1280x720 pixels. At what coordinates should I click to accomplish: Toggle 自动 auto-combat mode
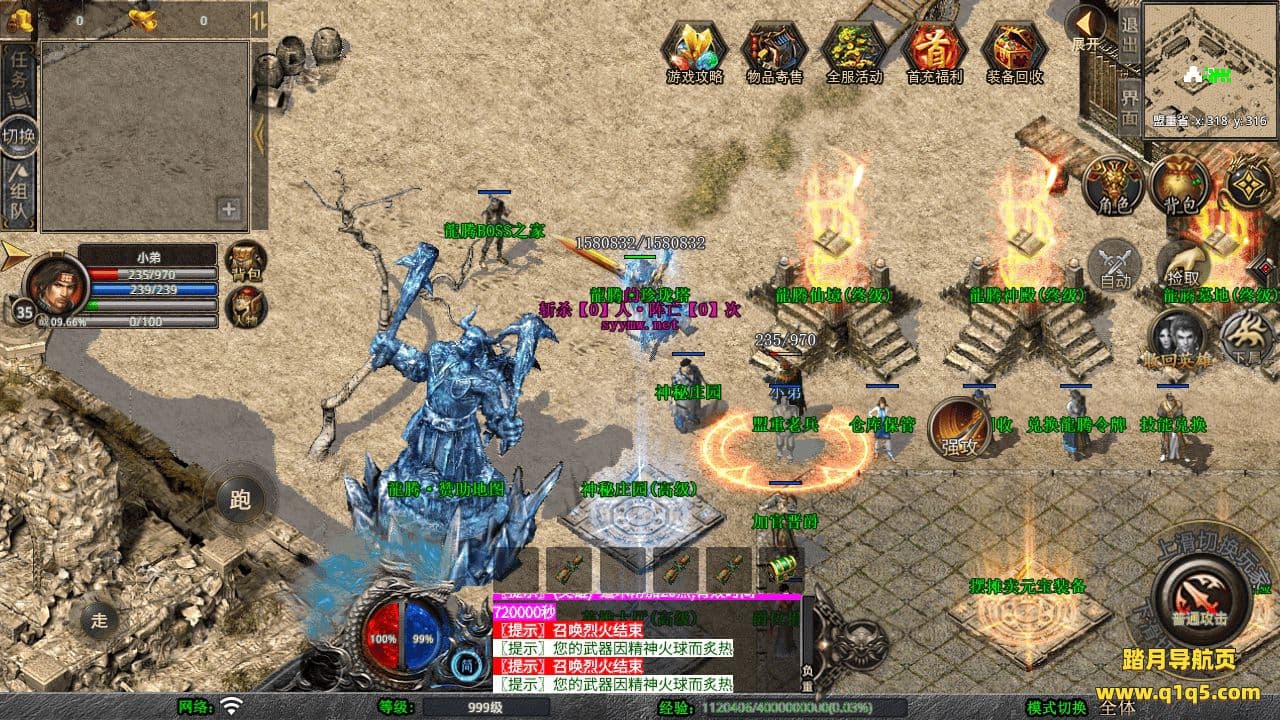[x=1115, y=263]
